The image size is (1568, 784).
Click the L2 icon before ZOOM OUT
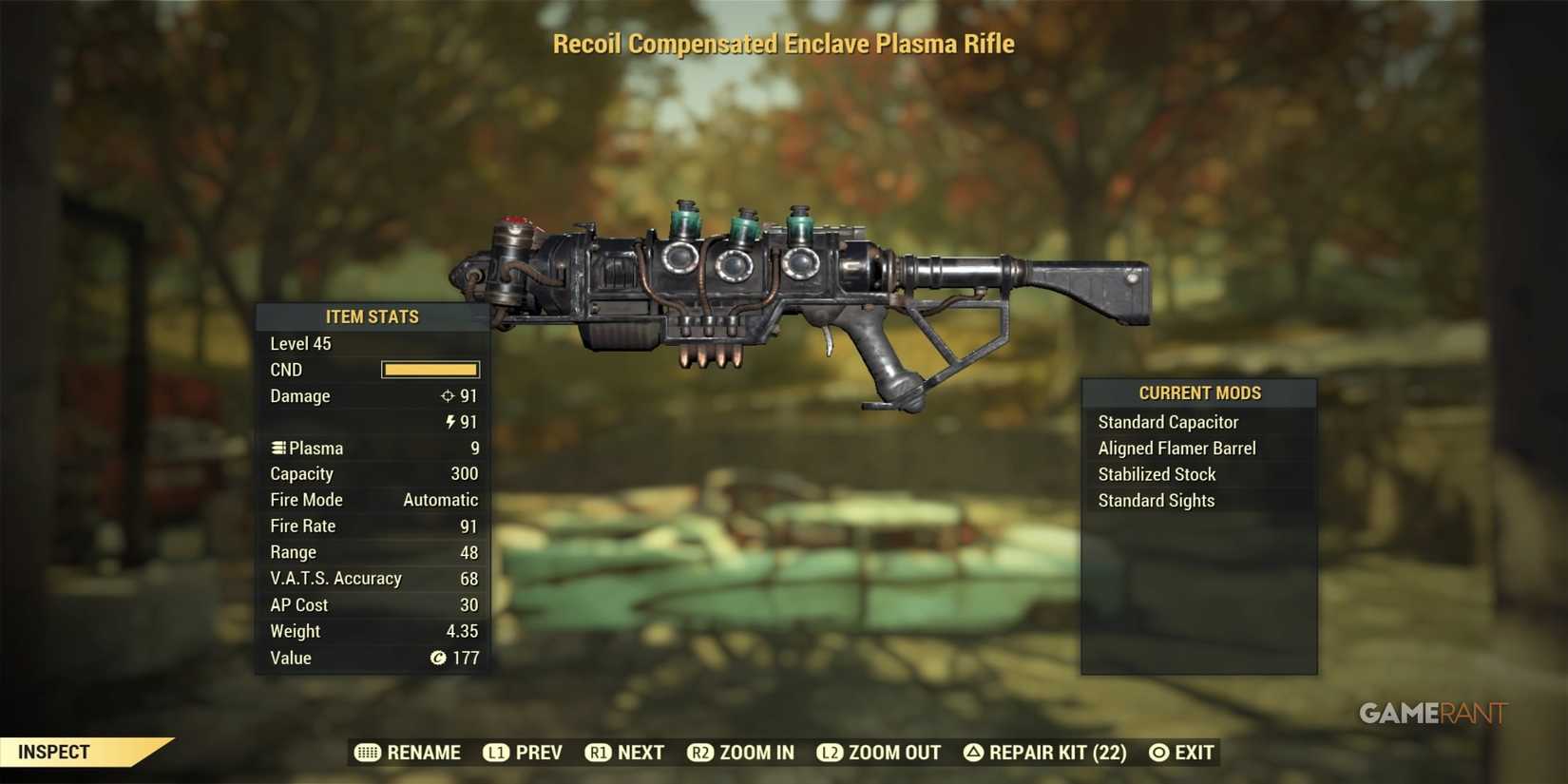[x=829, y=752]
